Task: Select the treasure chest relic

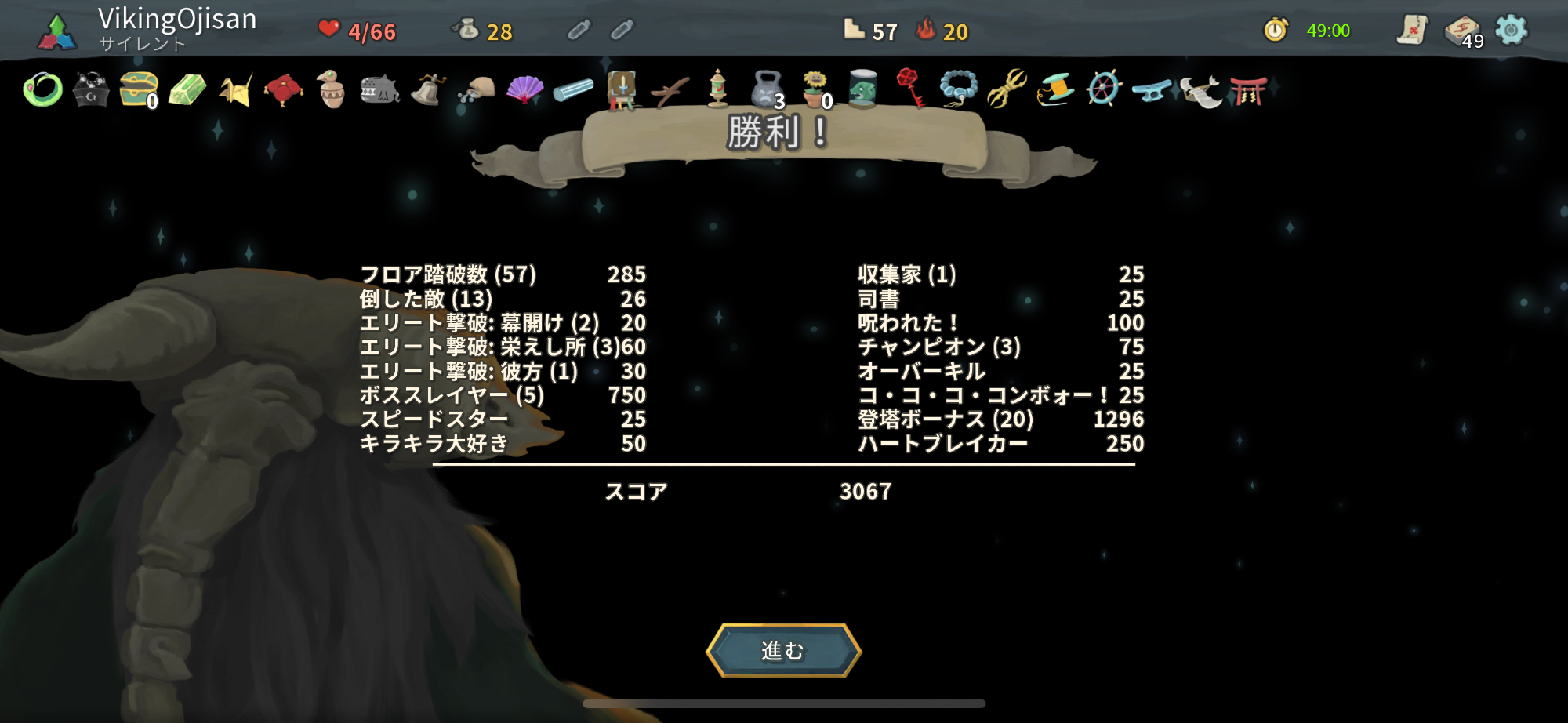Action: coord(139,90)
